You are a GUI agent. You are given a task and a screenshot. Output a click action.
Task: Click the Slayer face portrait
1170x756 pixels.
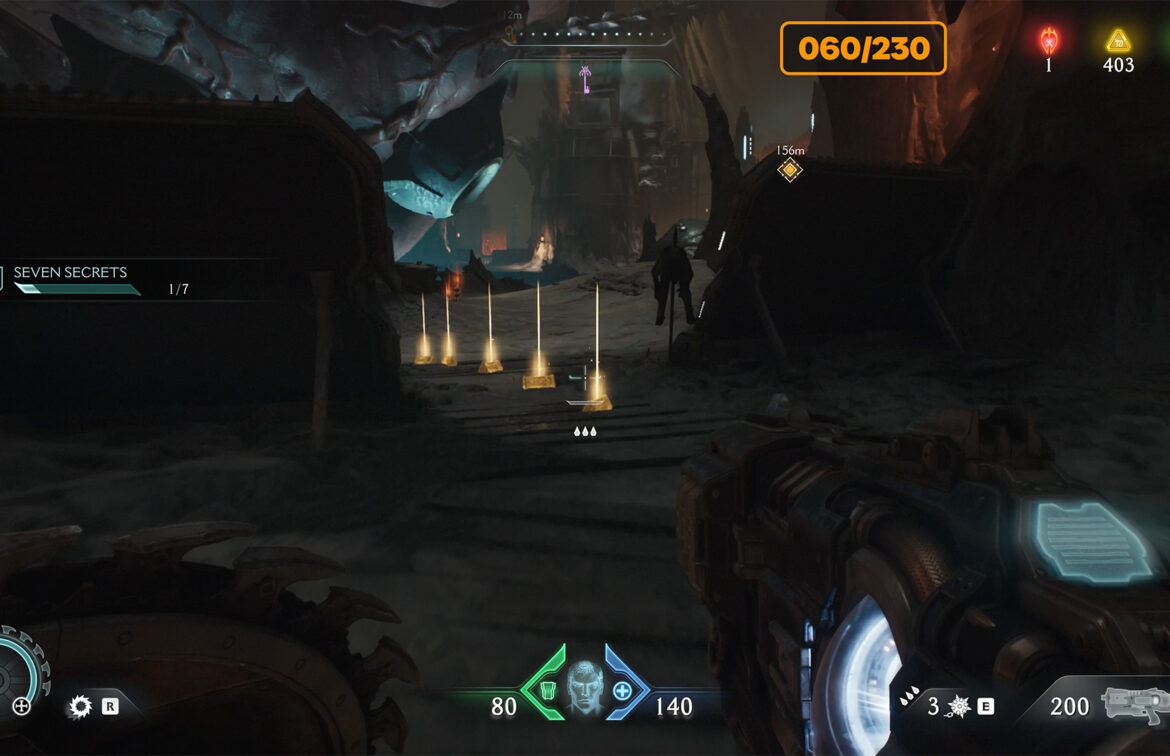(586, 689)
